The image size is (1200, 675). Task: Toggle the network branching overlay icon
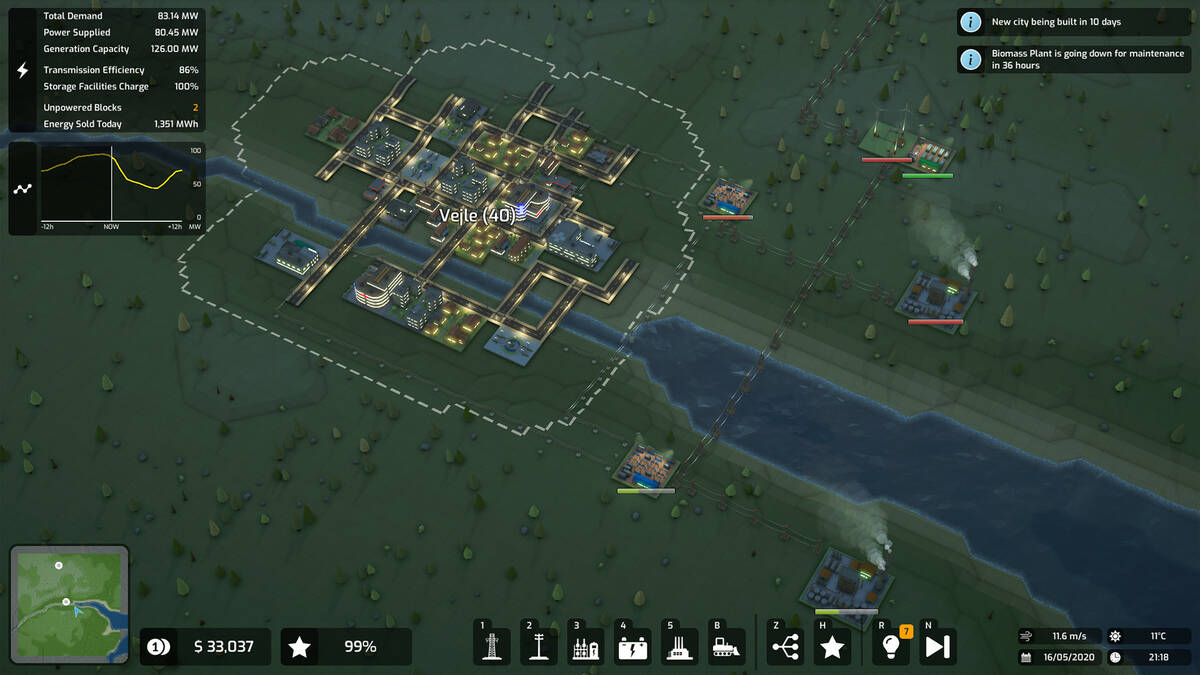786,646
